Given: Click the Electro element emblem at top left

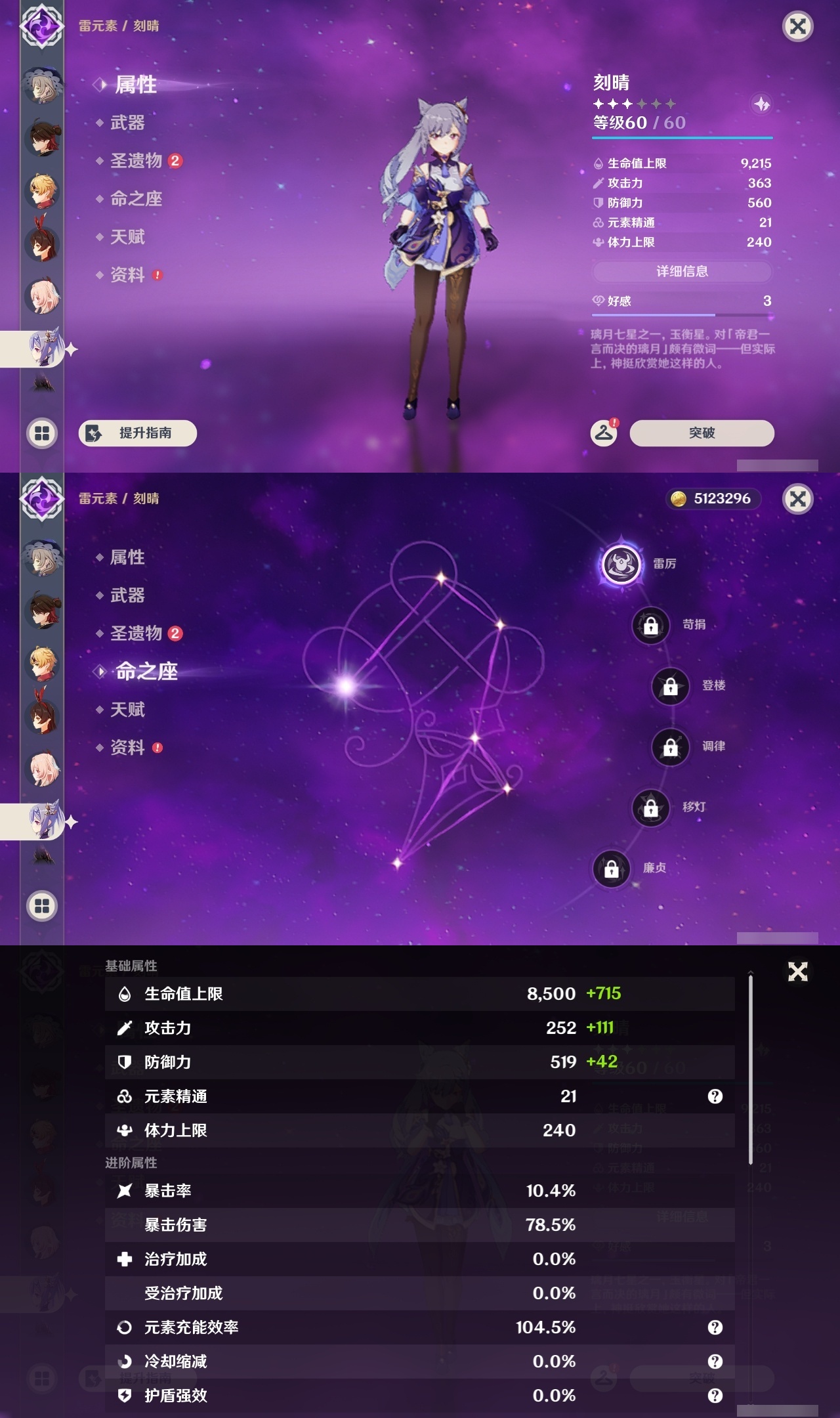Looking at the screenshot, I should [x=41, y=26].
